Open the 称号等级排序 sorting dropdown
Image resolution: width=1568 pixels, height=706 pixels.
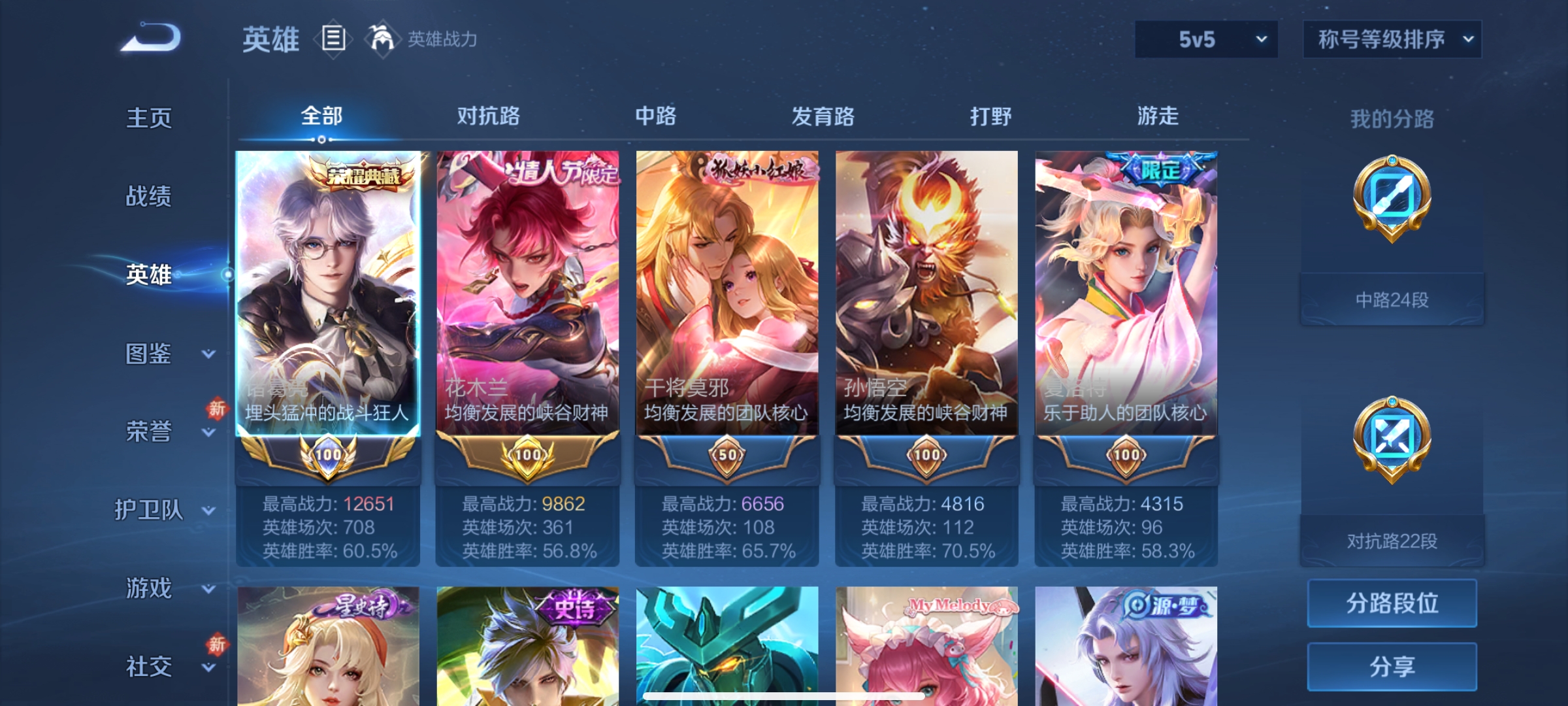(x=1392, y=38)
